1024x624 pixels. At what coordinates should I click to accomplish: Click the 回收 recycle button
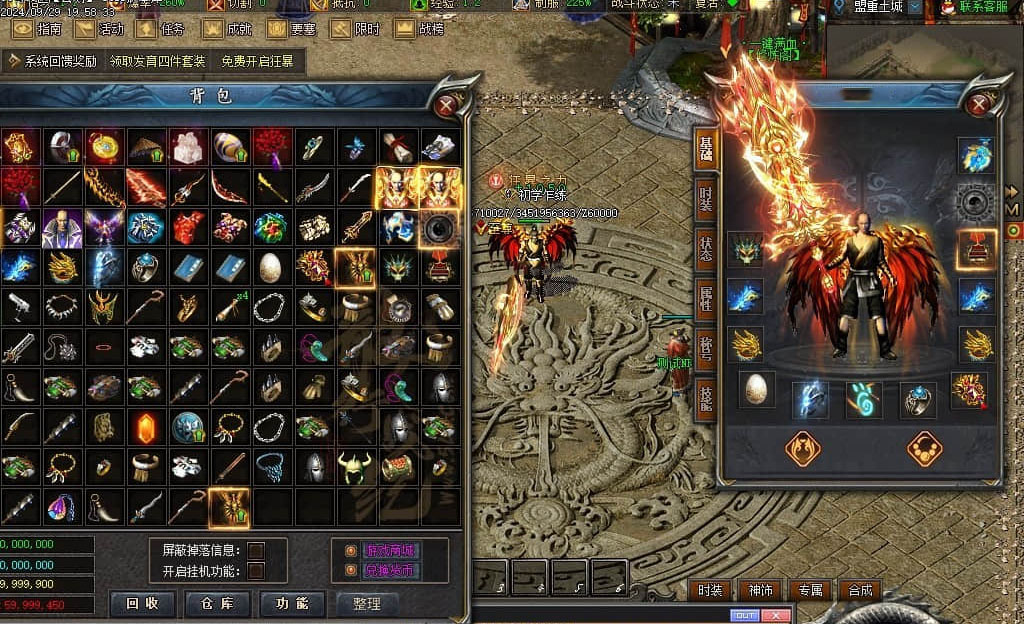142,603
